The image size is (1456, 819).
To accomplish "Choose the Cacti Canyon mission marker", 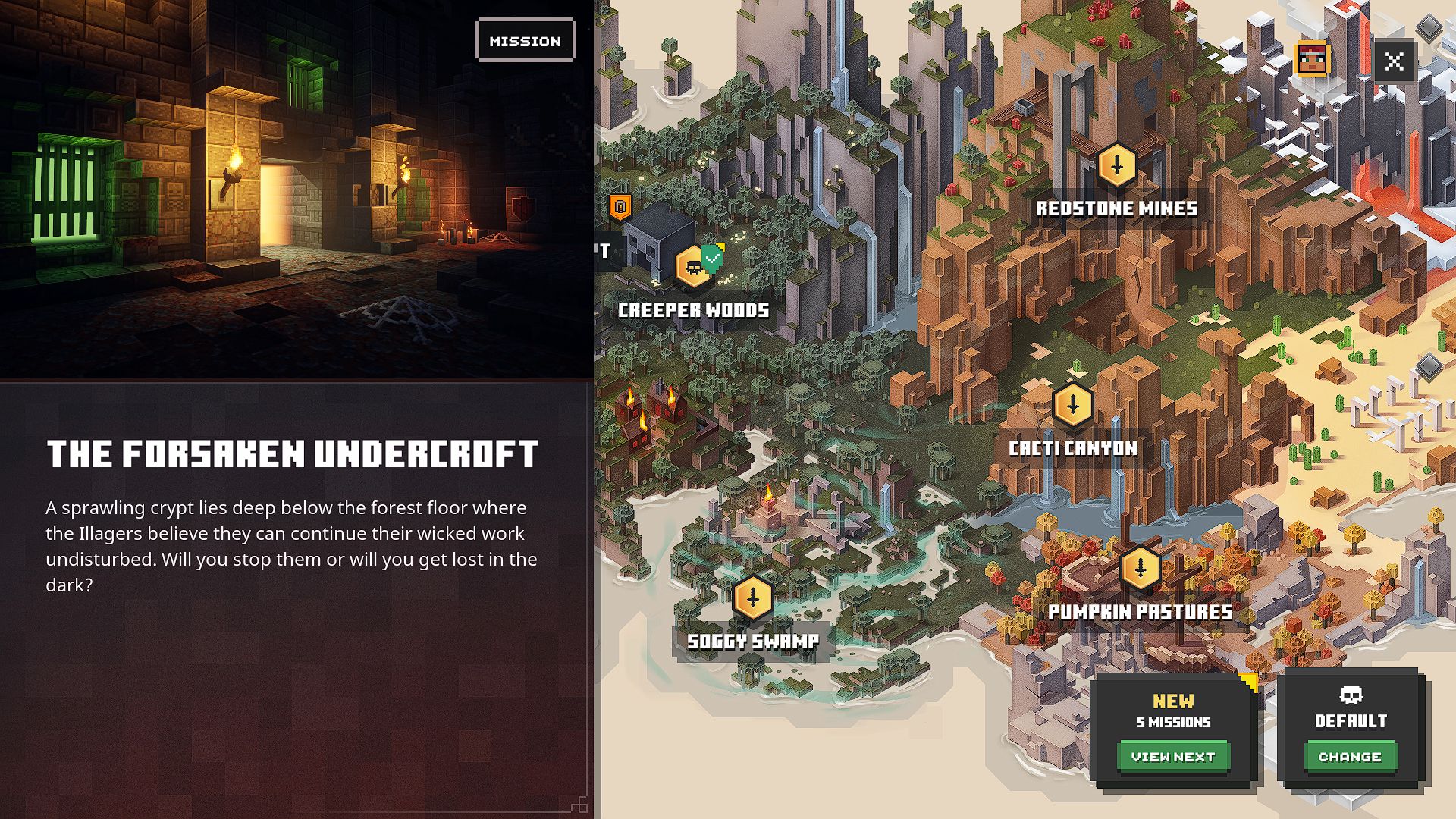I will pos(1072,405).
